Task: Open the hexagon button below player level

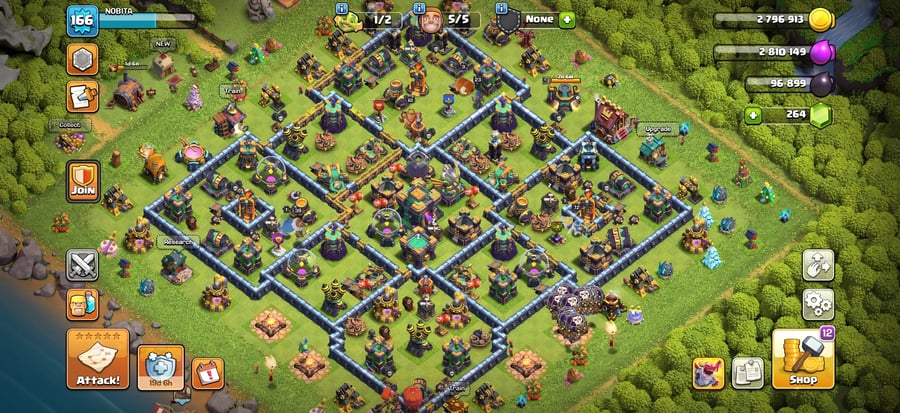Action: pos(82,59)
